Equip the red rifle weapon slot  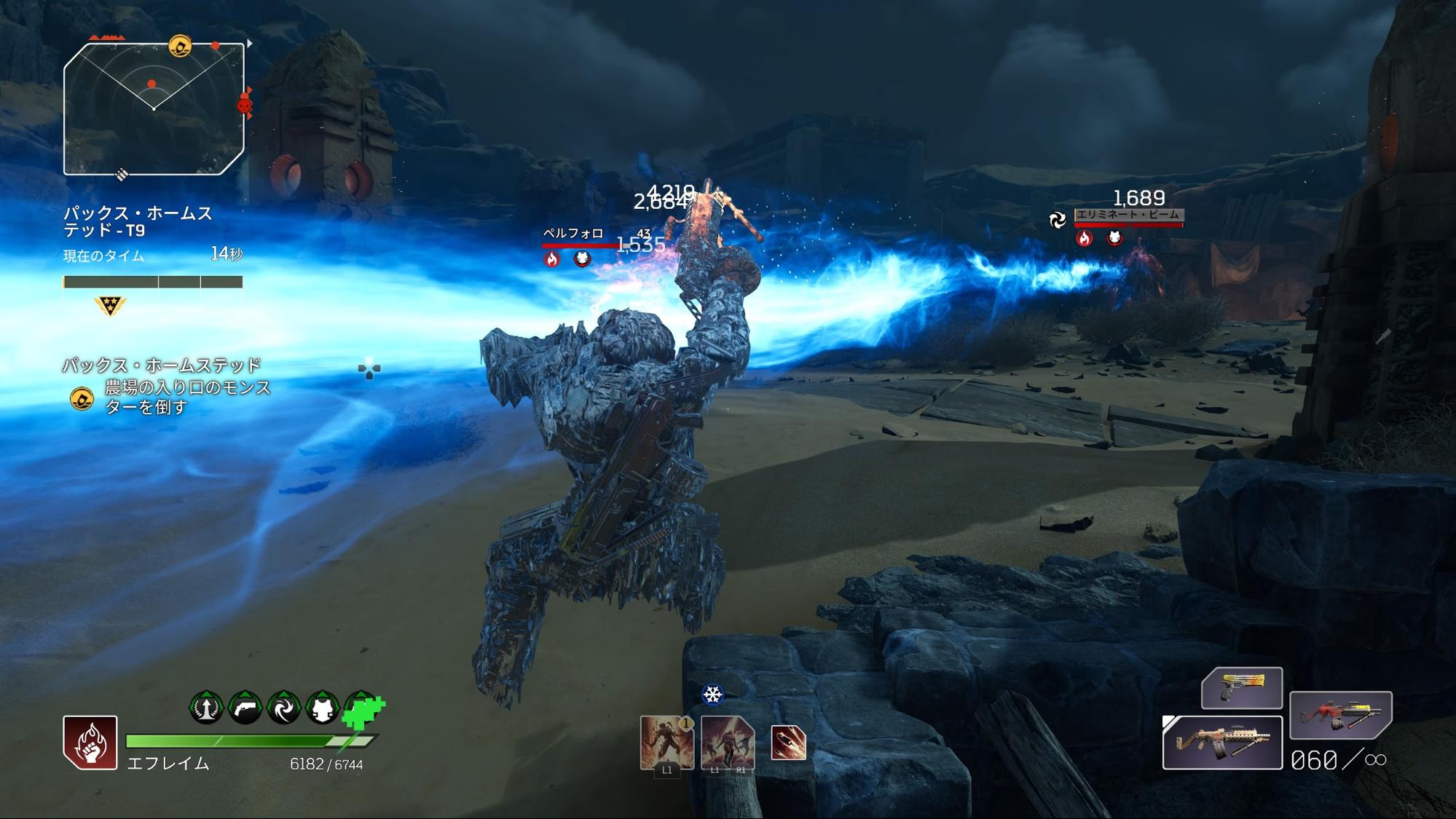(x=1340, y=715)
